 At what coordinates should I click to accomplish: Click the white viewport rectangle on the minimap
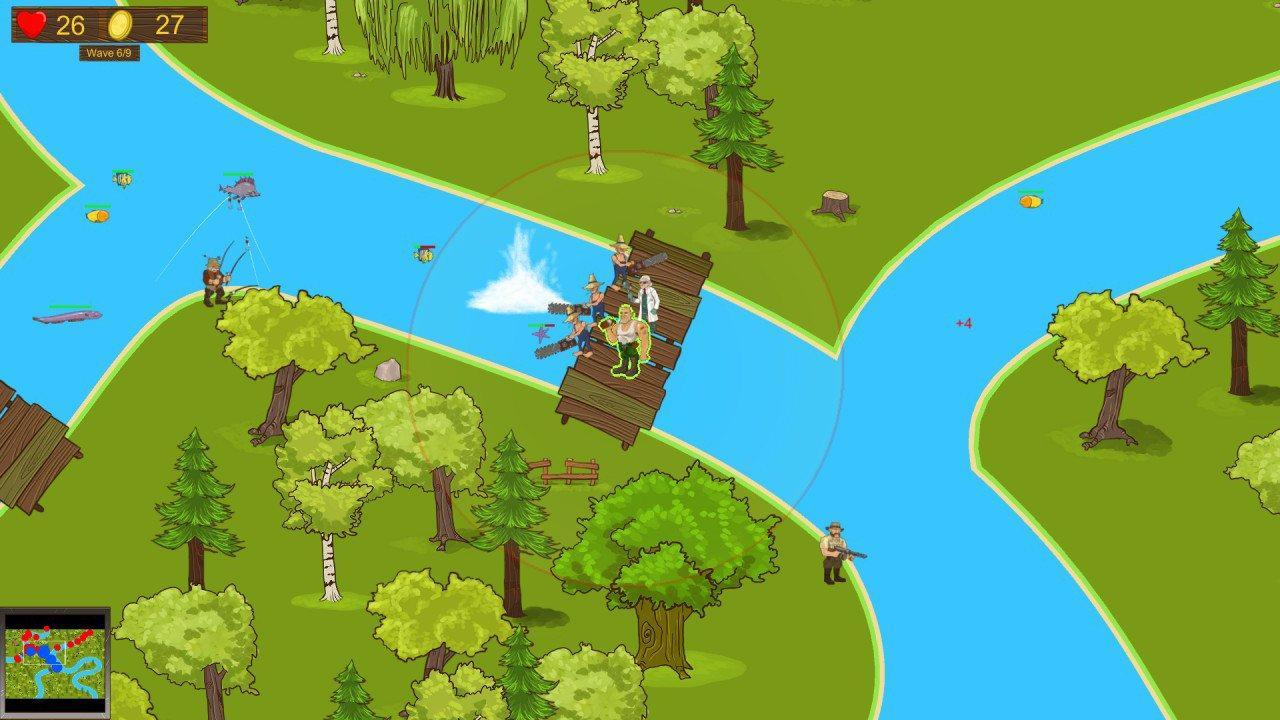point(45,652)
